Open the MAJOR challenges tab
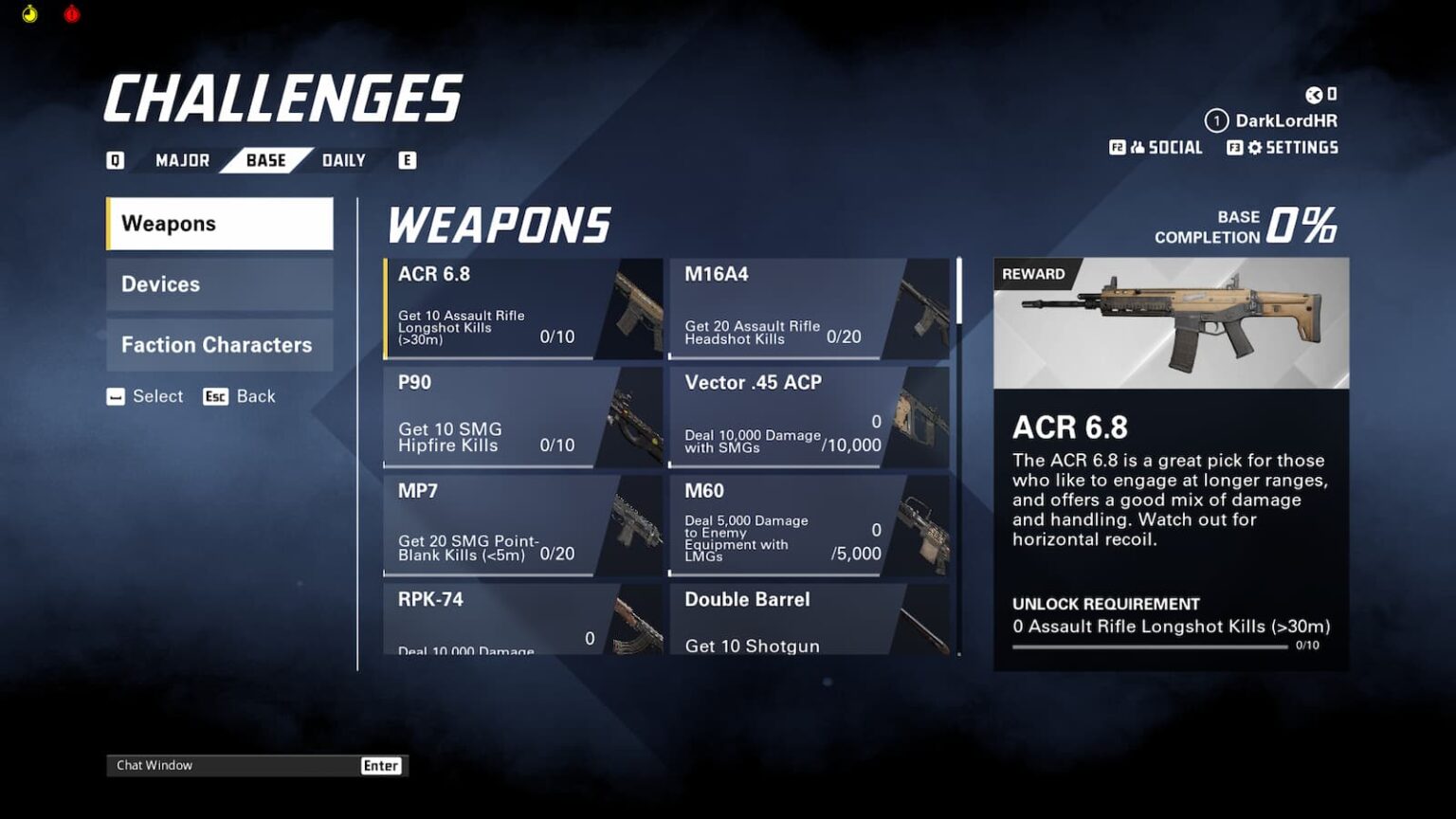 tap(184, 159)
